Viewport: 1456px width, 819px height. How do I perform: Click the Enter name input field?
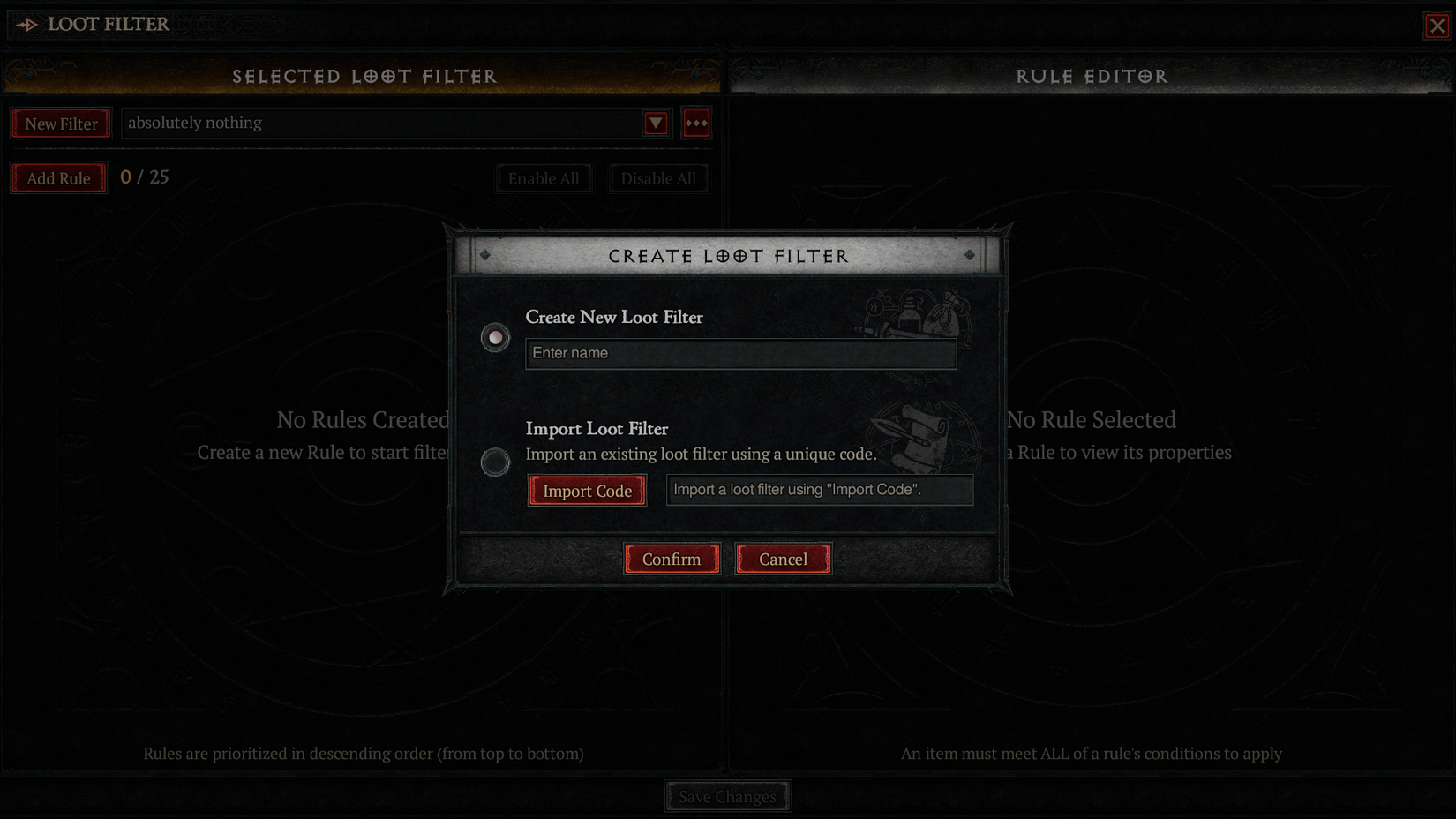pos(740,353)
